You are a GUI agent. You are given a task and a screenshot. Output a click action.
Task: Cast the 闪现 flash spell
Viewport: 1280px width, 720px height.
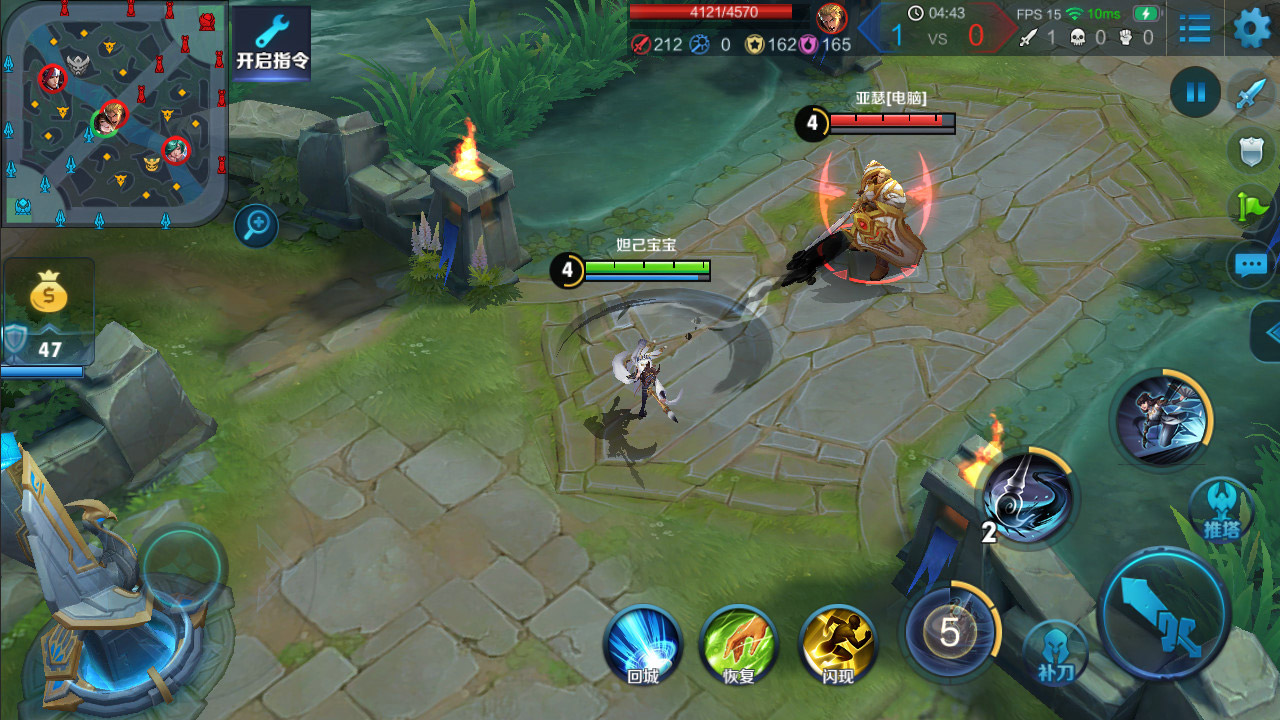838,642
